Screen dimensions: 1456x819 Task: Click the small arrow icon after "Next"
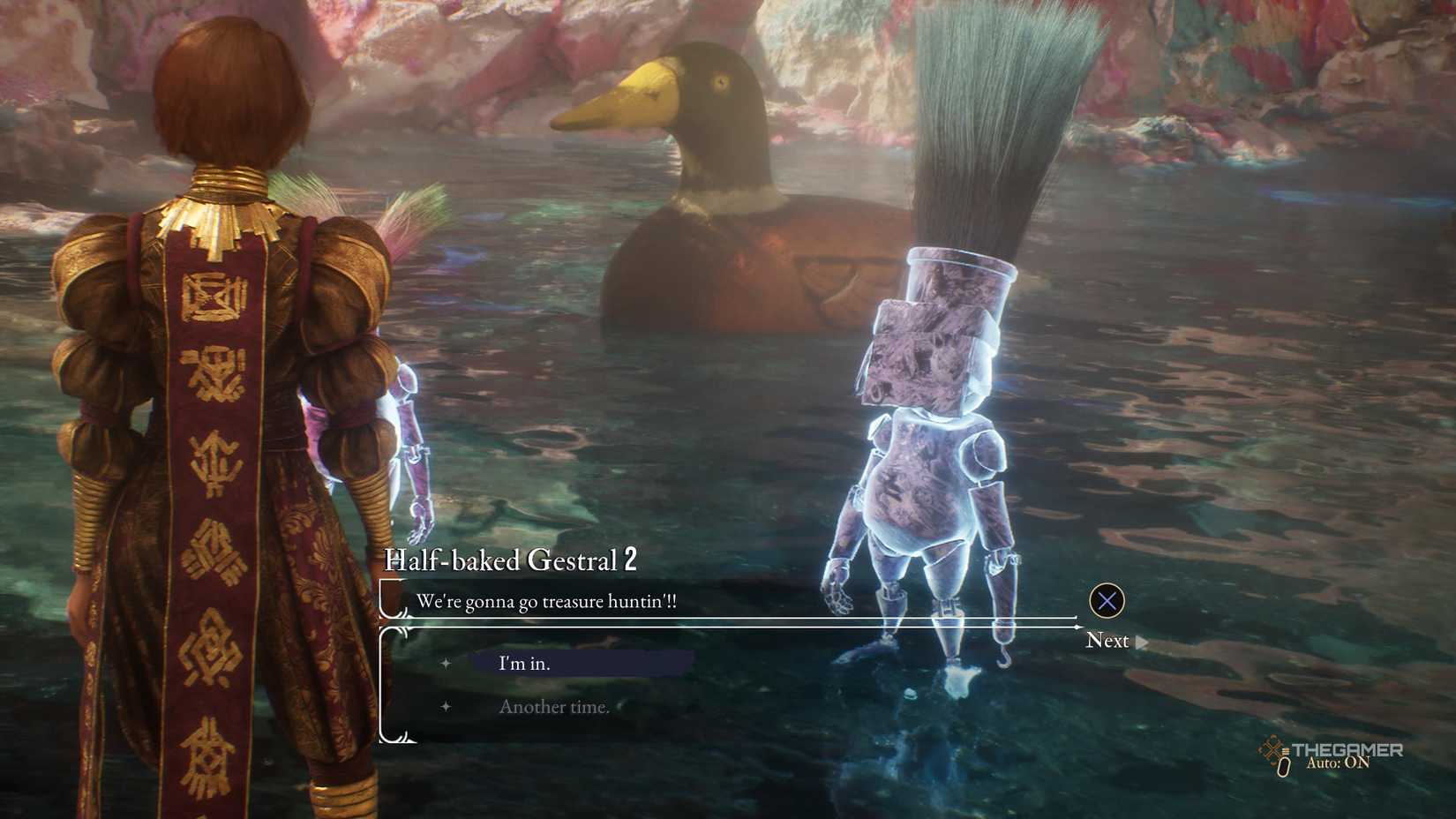tap(1141, 642)
